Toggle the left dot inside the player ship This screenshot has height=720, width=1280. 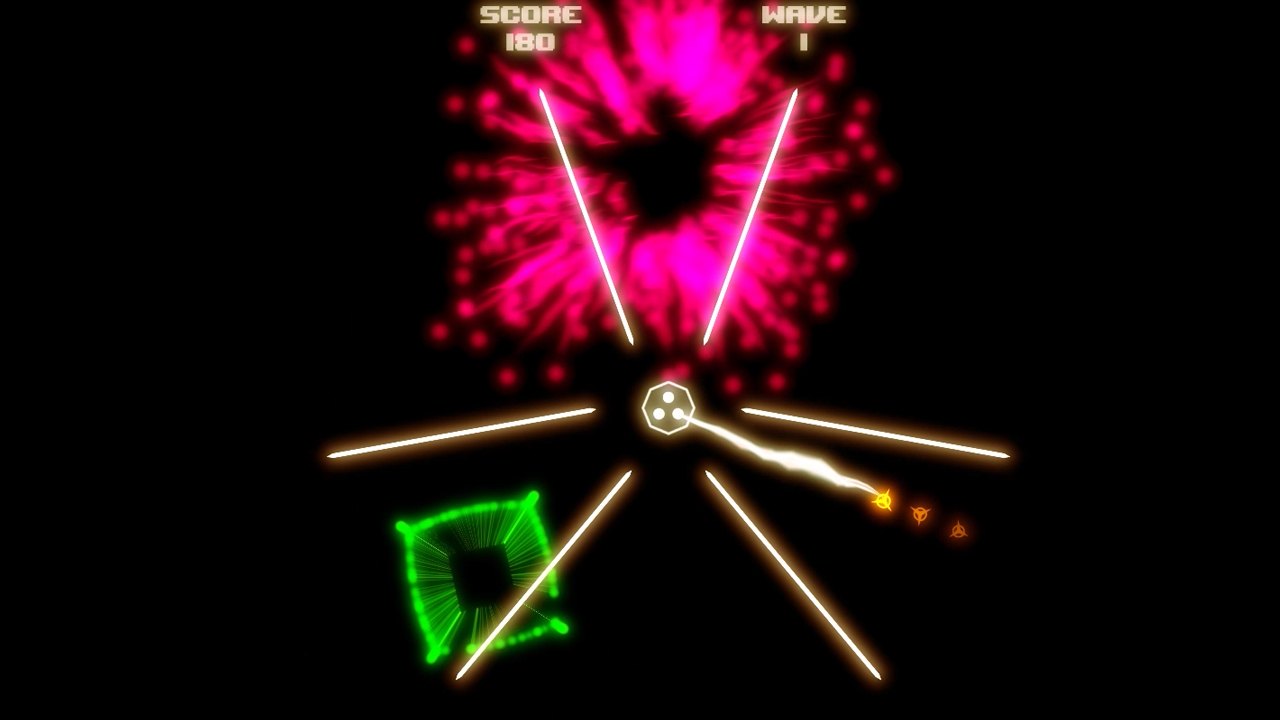click(x=658, y=414)
